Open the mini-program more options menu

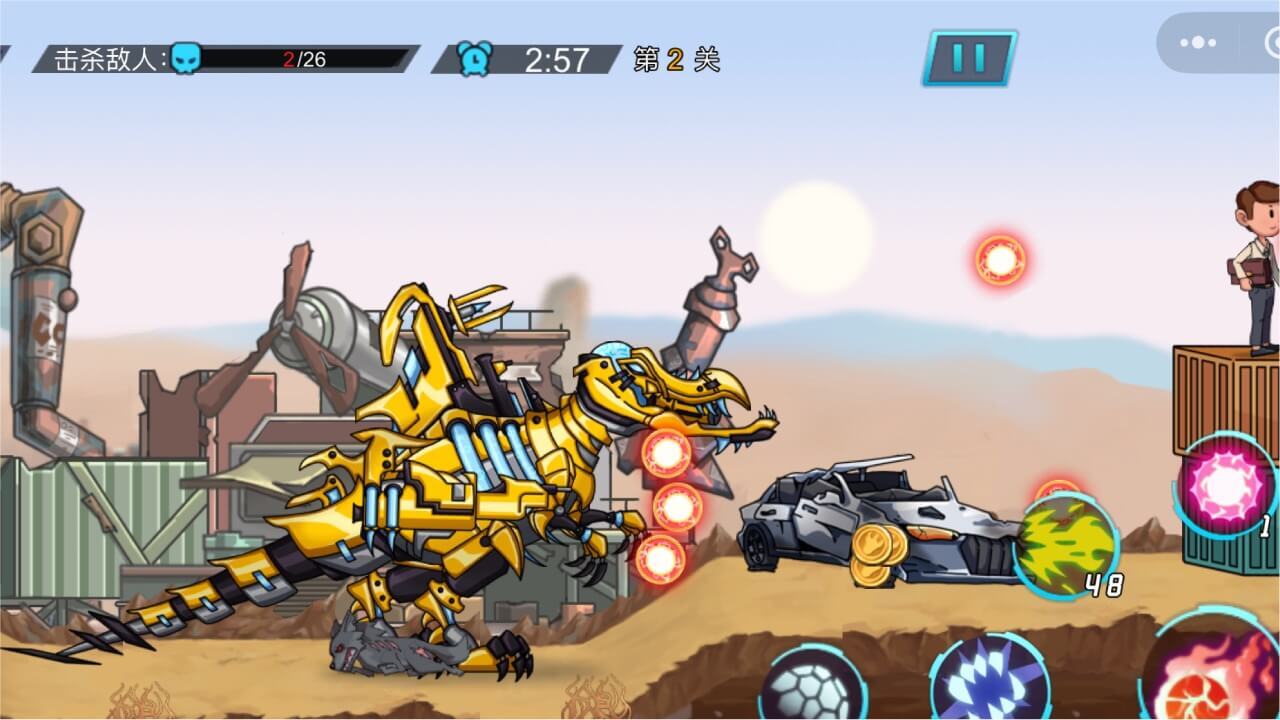click(1197, 42)
